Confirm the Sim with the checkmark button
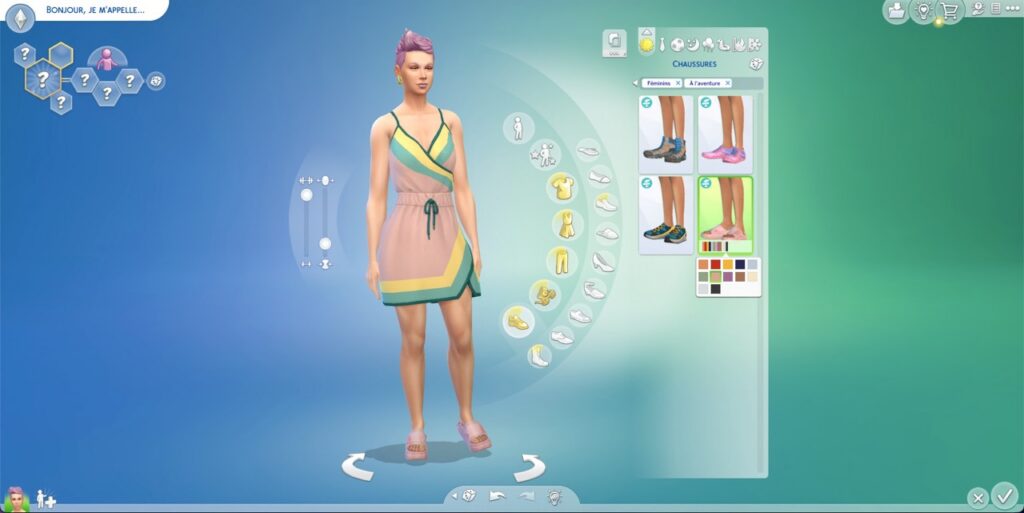Screen dimensions: 1024x513 tap(1005, 495)
